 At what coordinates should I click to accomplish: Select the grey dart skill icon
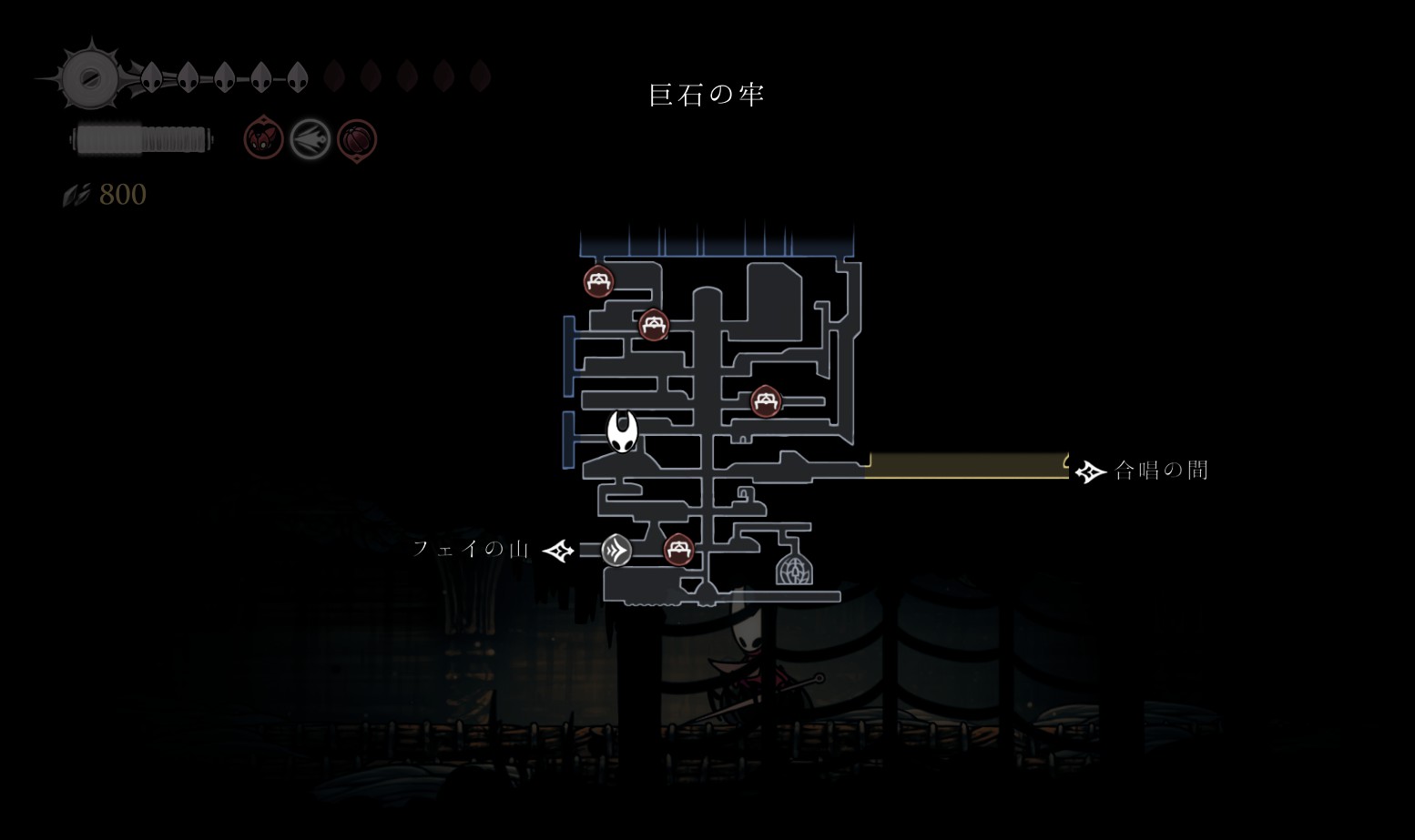310,140
